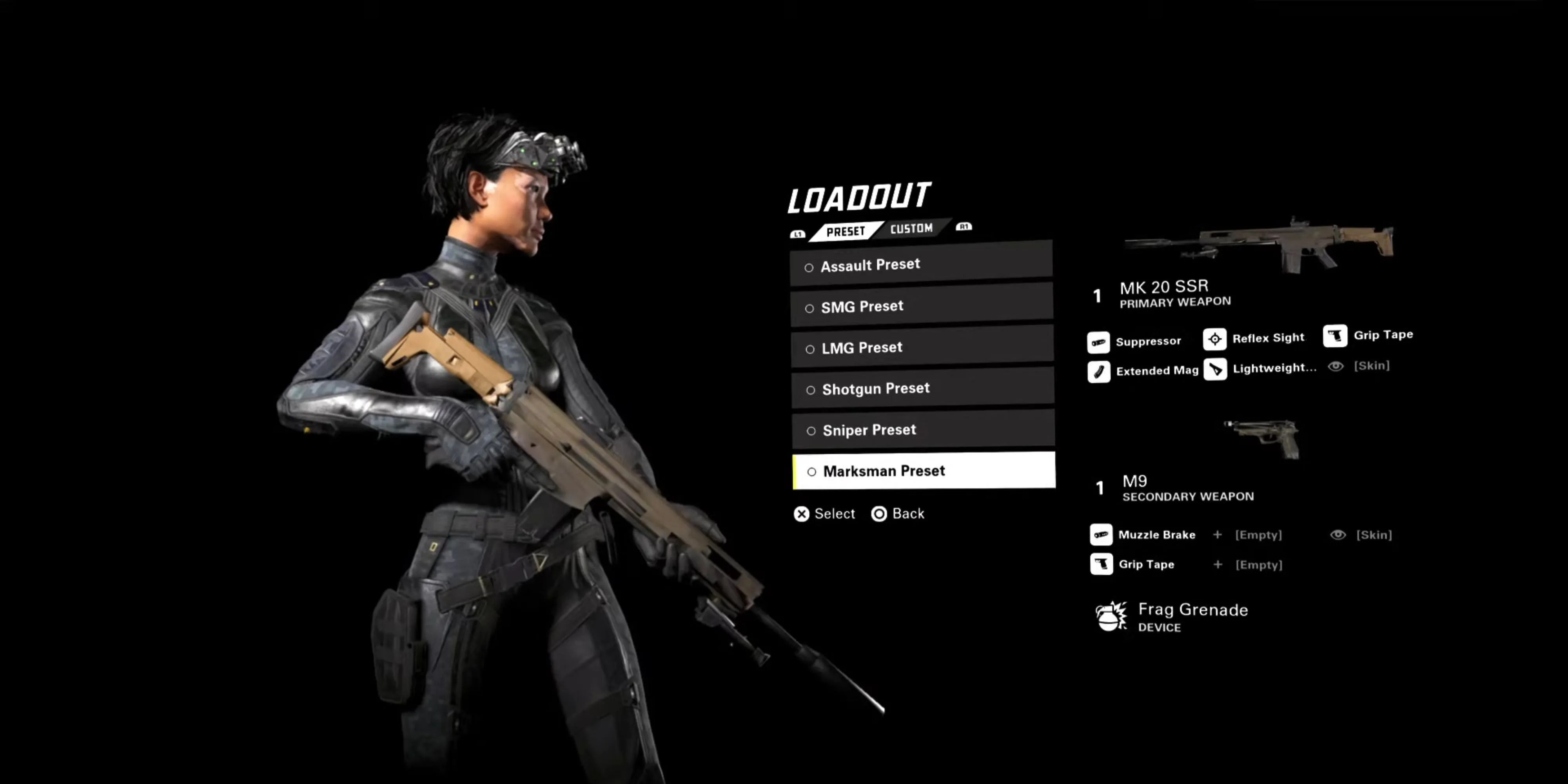Image resolution: width=1568 pixels, height=784 pixels.
Task: Choose the SMG Preset entry
Action: pos(921,306)
